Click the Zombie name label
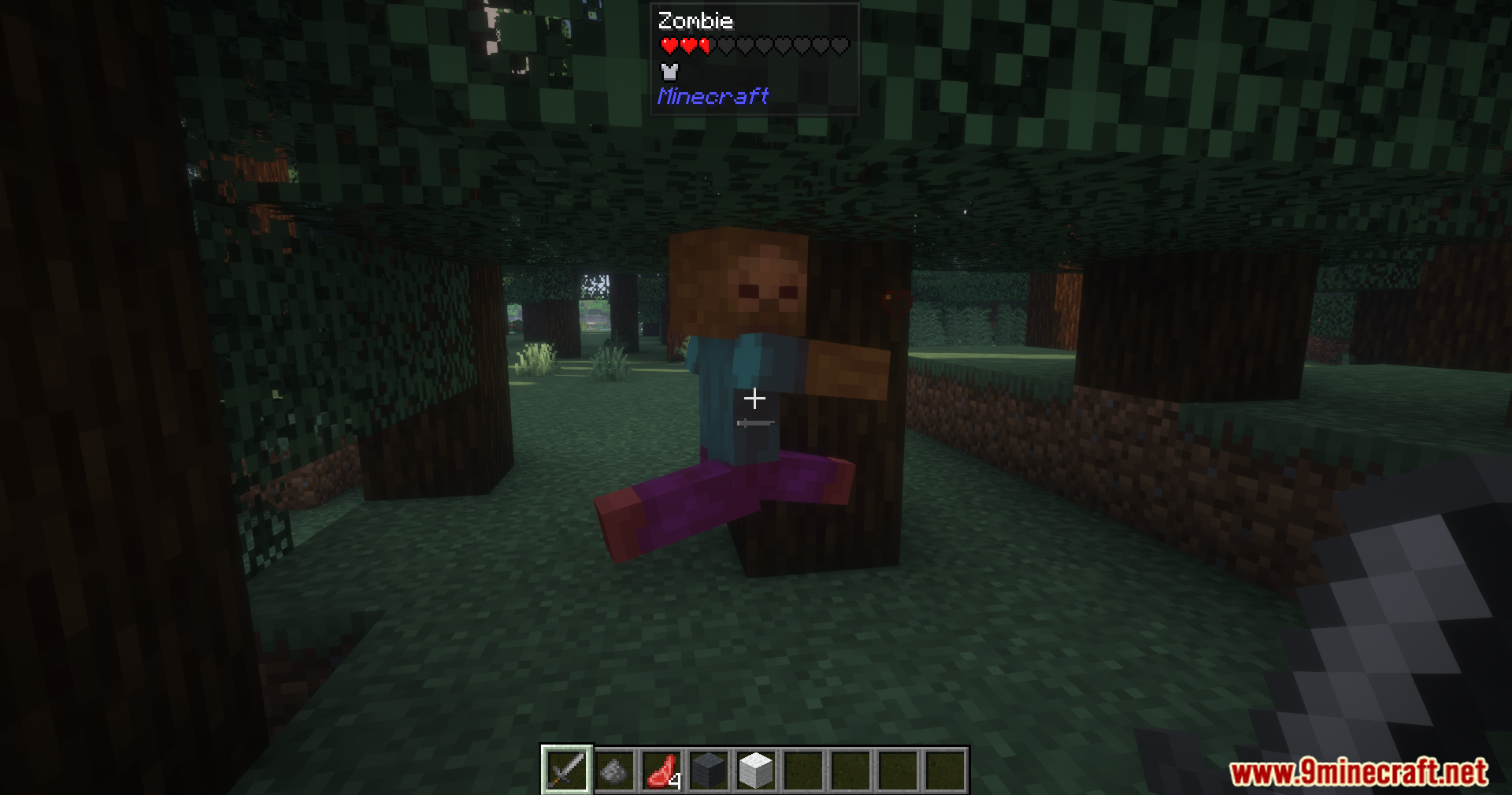The width and height of the screenshot is (1512, 795). coord(695,20)
